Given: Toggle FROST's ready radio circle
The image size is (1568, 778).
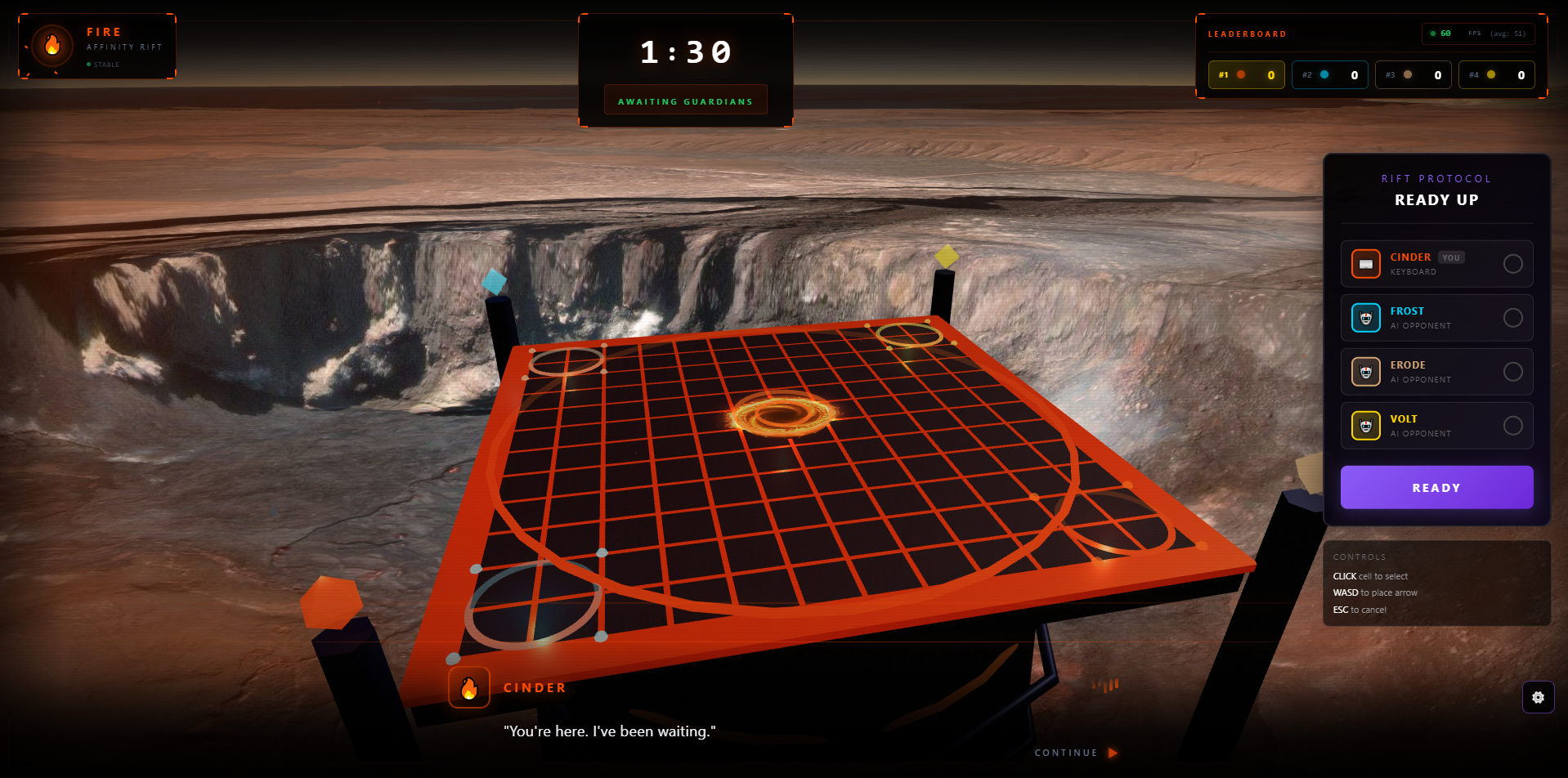Looking at the screenshot, I should pos(1513,317).
